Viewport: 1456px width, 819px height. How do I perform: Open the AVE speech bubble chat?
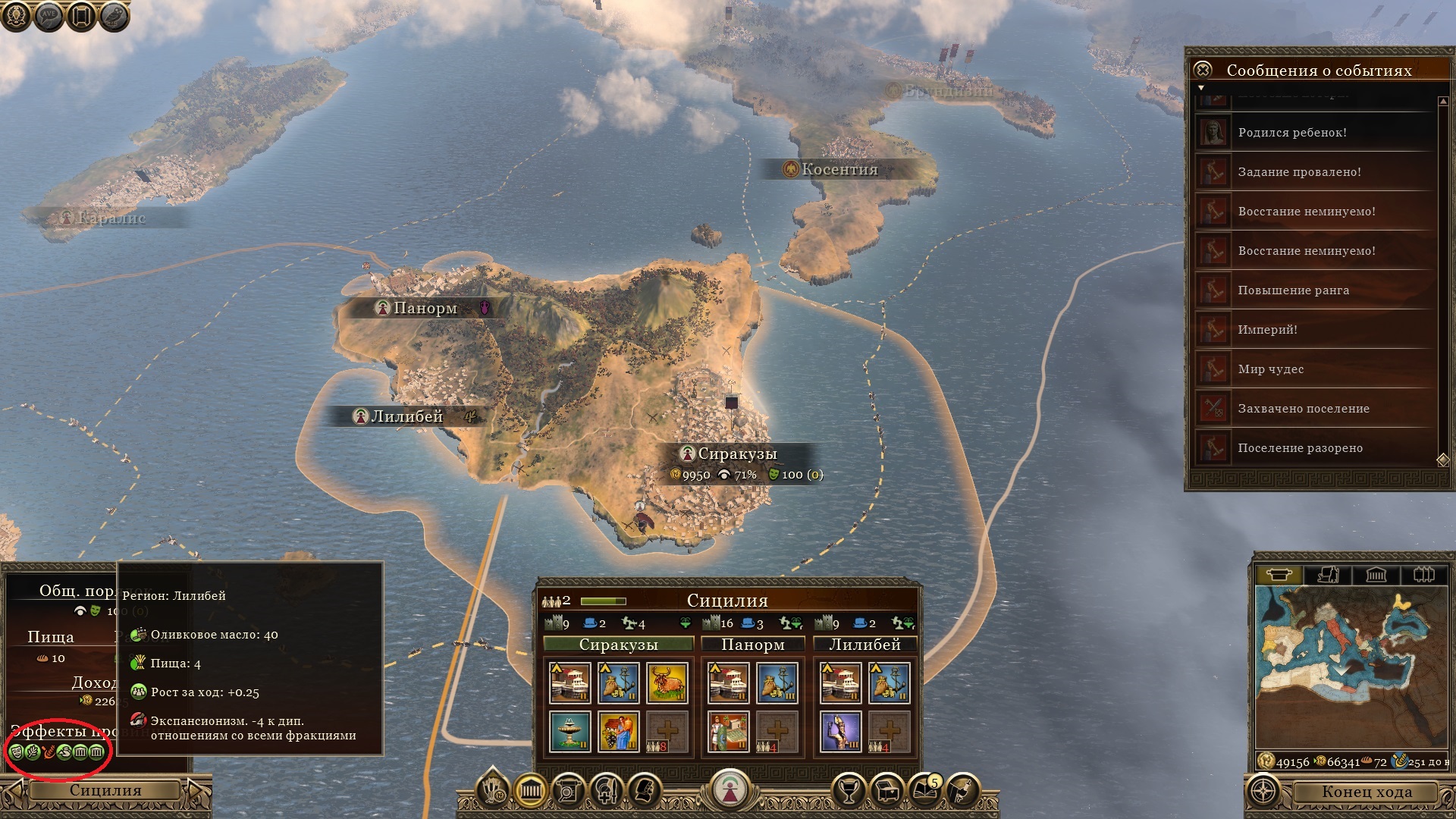[49, 17]
